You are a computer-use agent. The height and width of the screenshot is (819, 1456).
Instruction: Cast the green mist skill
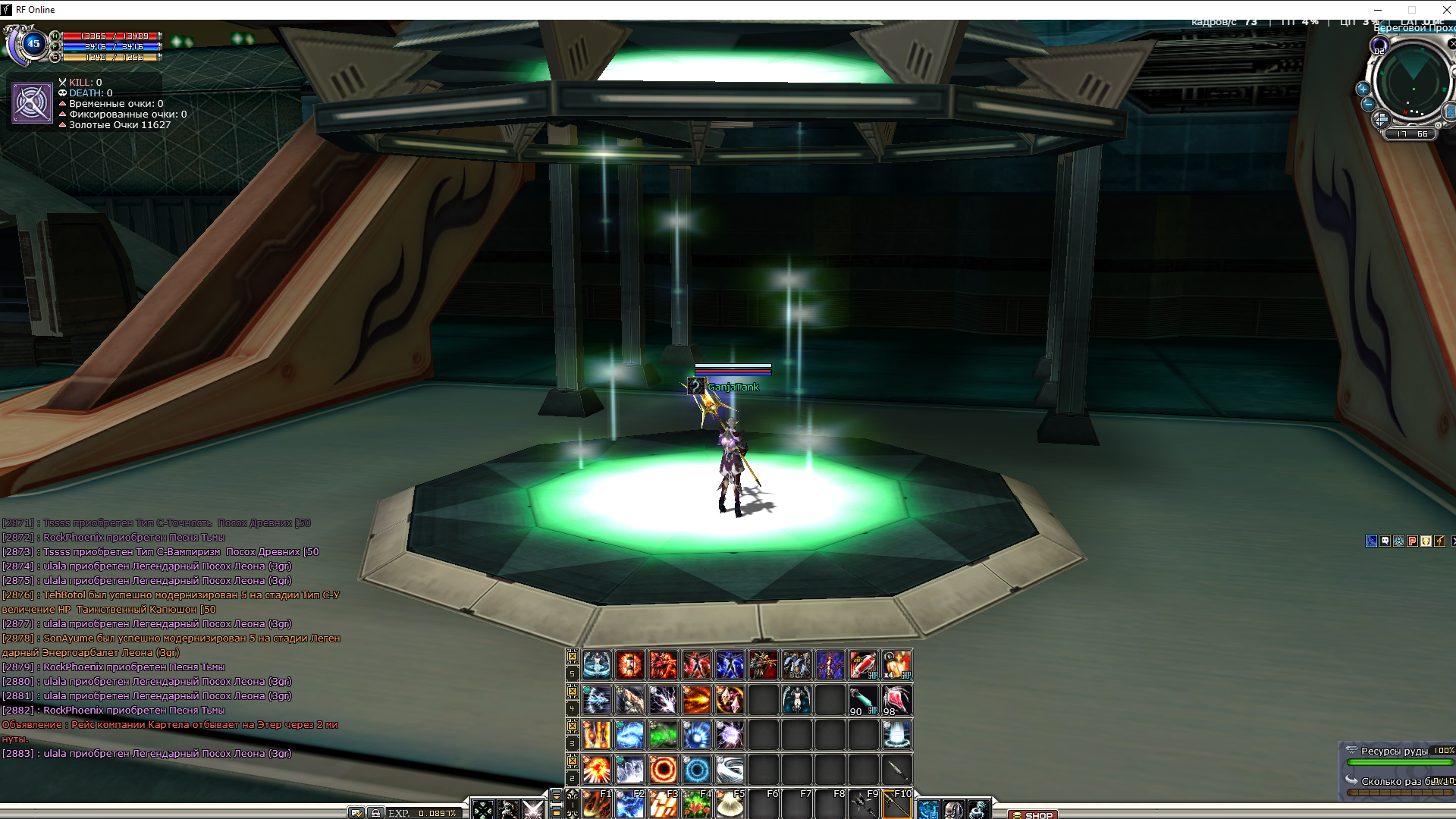(x=664, y=735)
